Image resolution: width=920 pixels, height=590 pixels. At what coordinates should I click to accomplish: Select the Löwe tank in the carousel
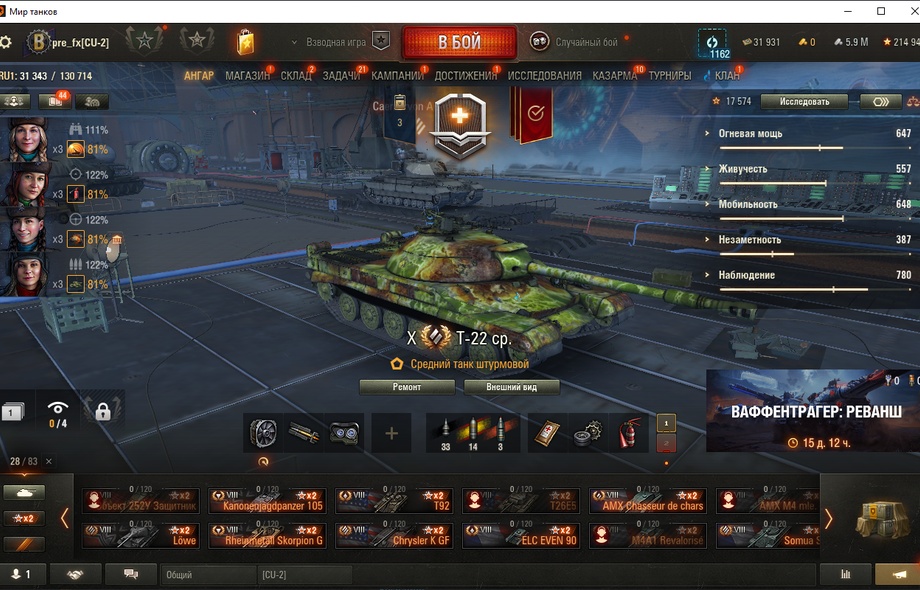[x=142, y=536]
